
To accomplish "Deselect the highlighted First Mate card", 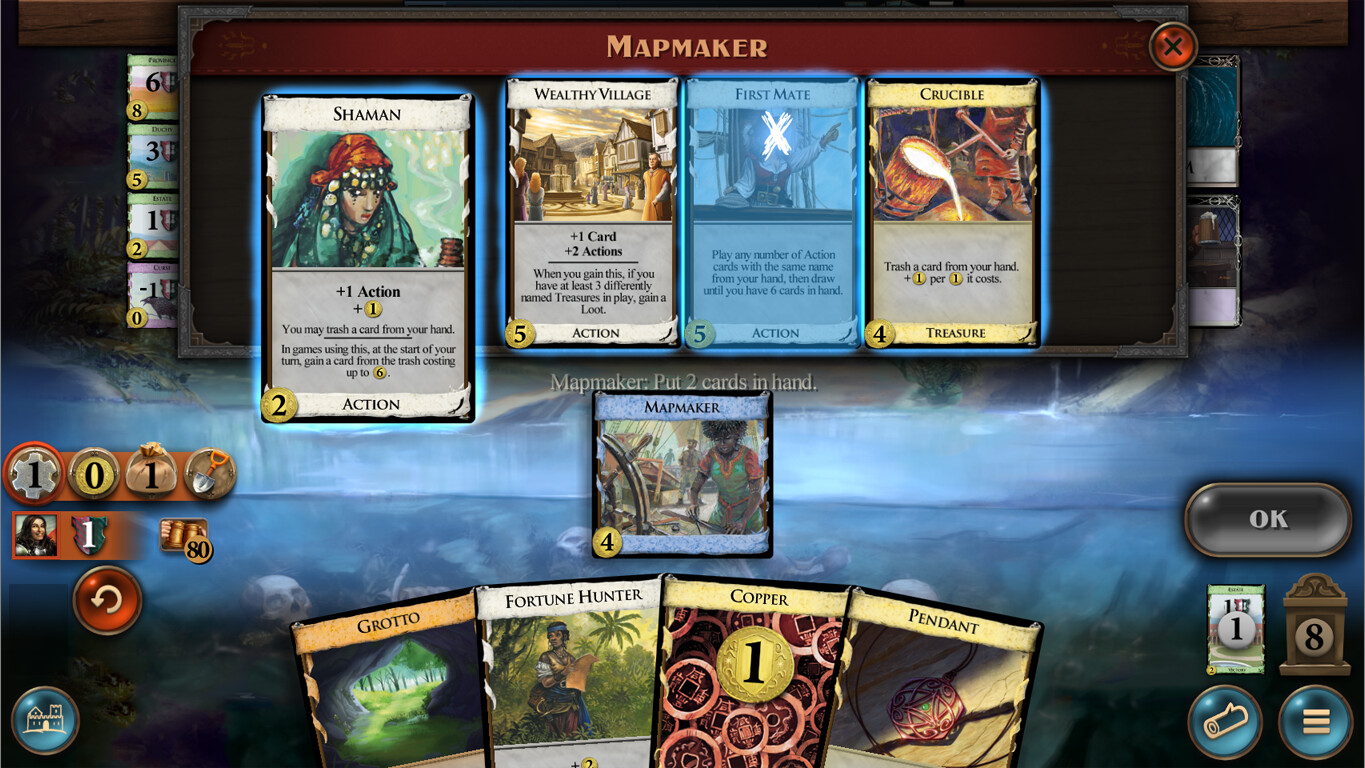I will point(771,212).
